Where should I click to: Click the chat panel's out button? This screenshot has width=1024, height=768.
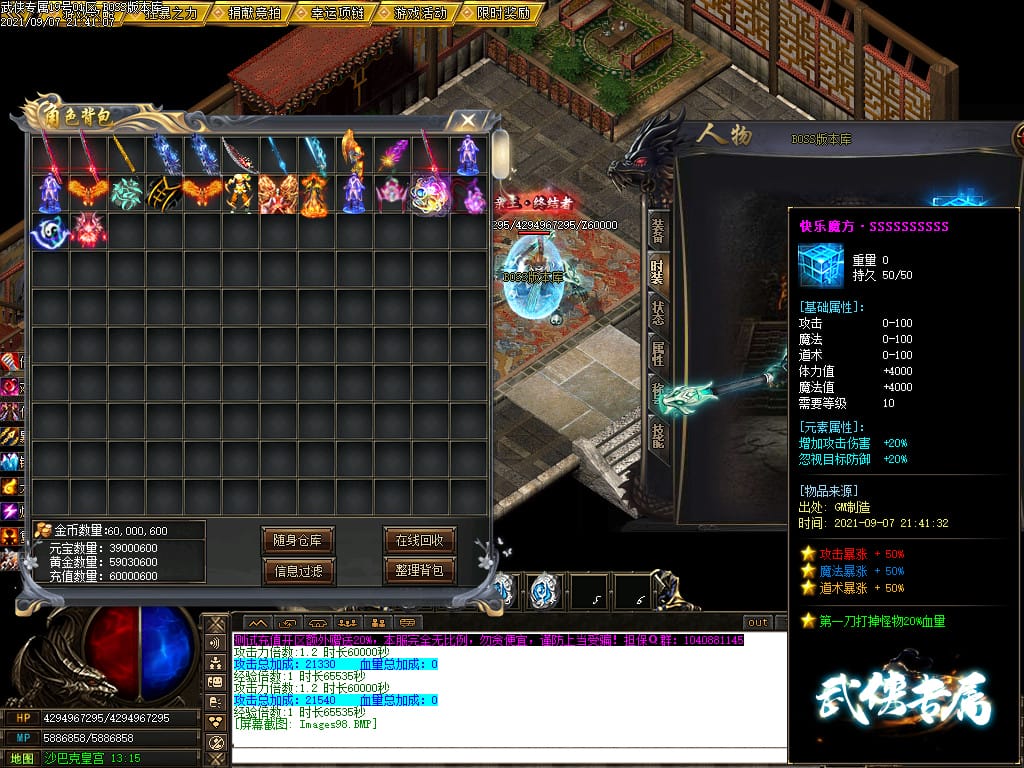[x=758, y=622]
